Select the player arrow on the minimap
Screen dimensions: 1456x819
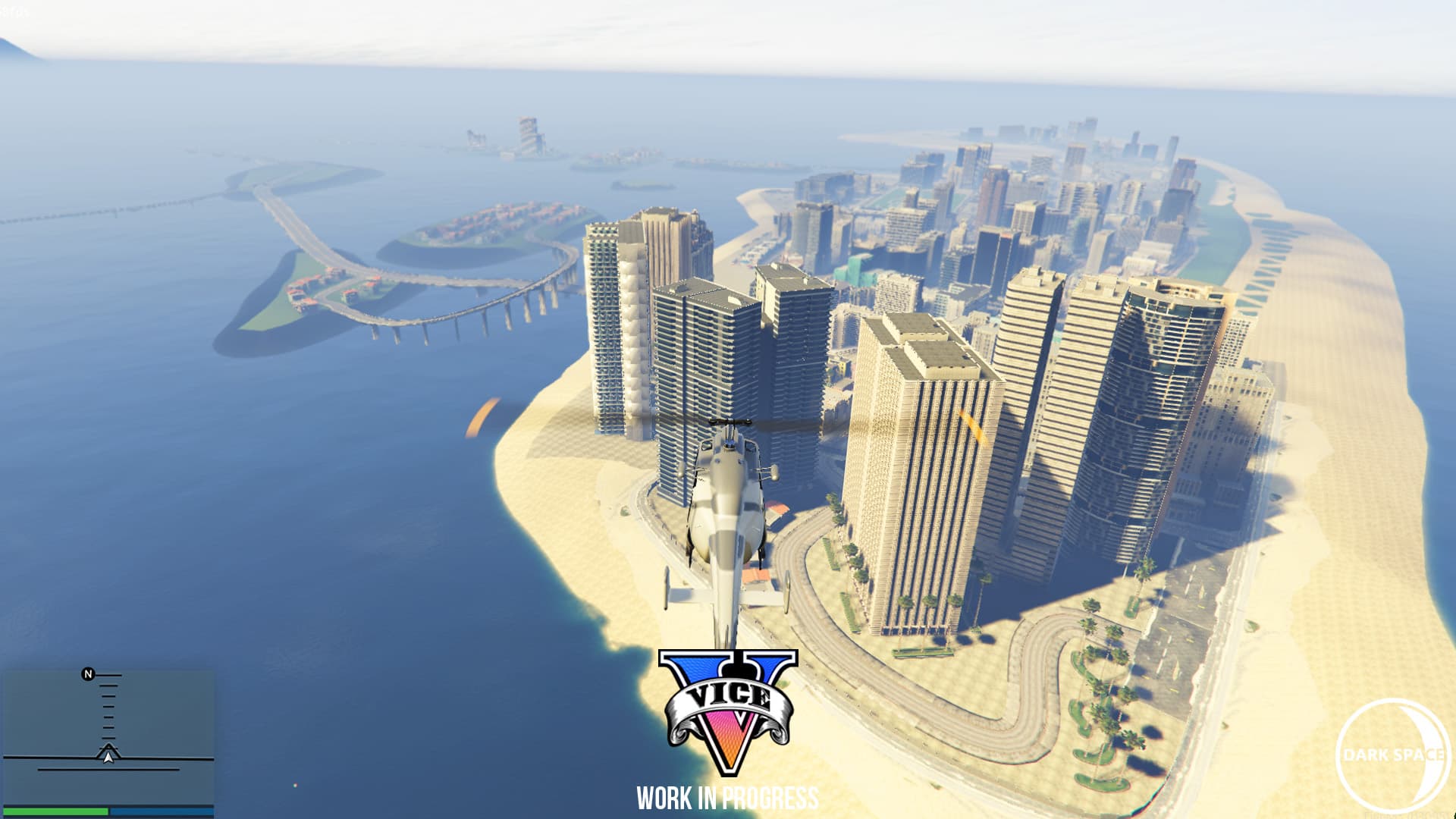click(x=108, y=755)
